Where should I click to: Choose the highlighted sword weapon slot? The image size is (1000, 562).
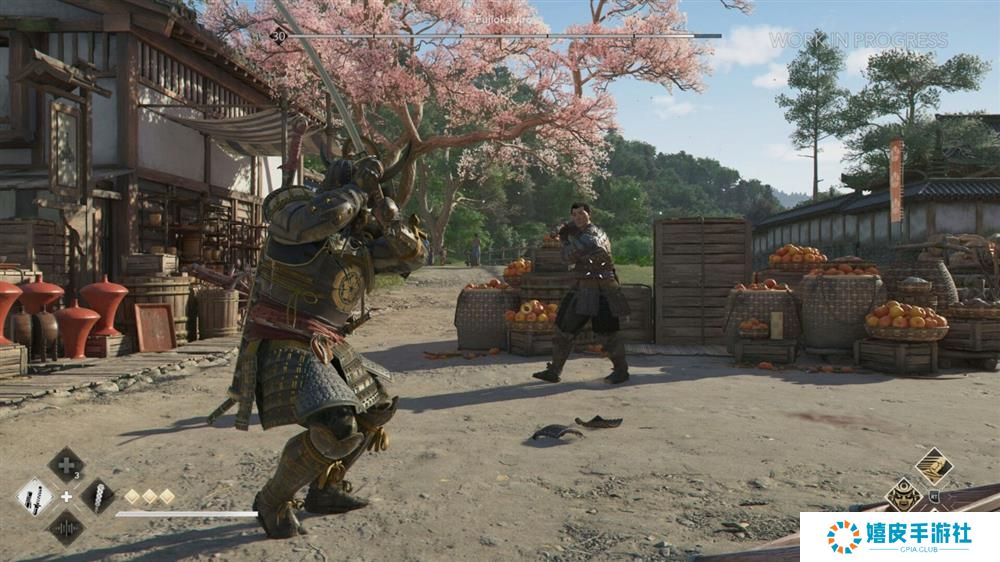(x=35, y=496)
